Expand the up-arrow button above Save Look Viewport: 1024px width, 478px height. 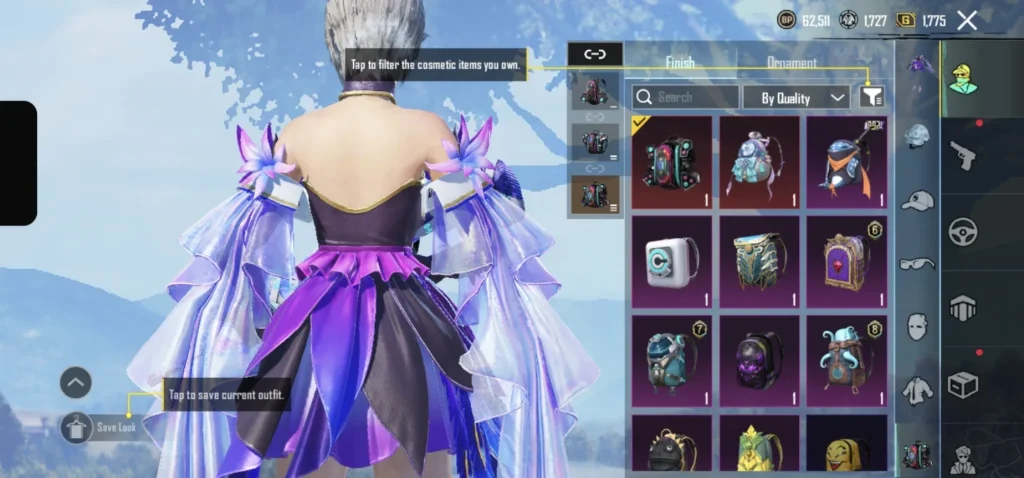75,382
